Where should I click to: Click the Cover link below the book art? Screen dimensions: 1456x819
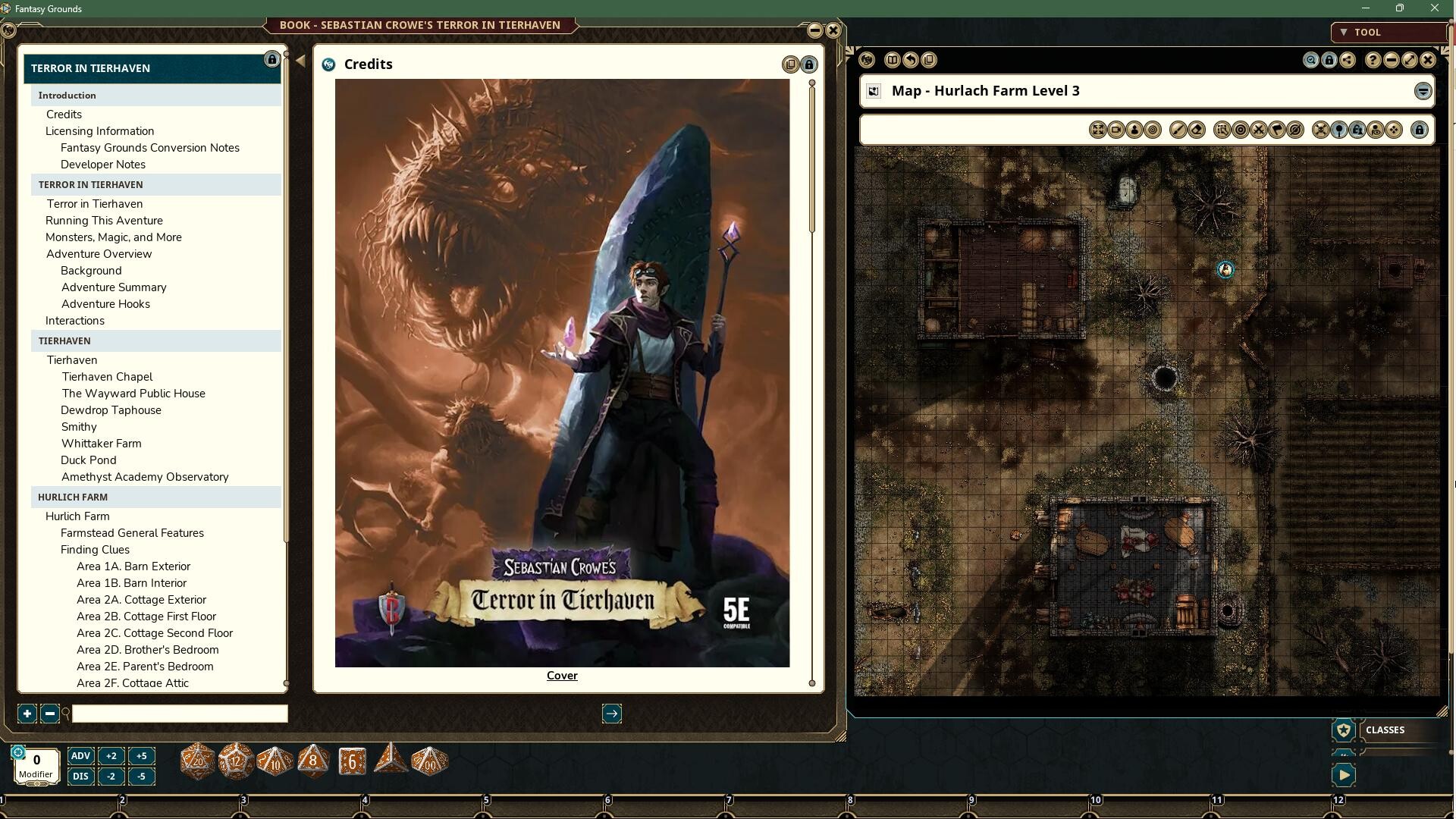[x=561, y=675]
